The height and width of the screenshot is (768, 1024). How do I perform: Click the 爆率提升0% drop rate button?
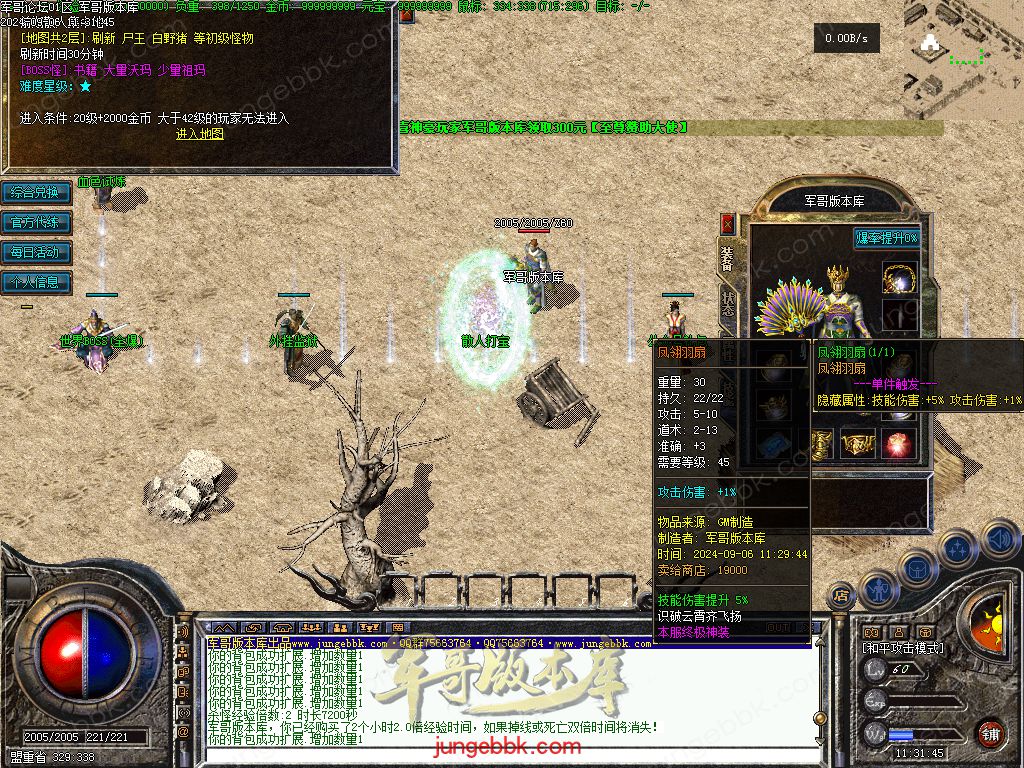(x=886, y=238)
